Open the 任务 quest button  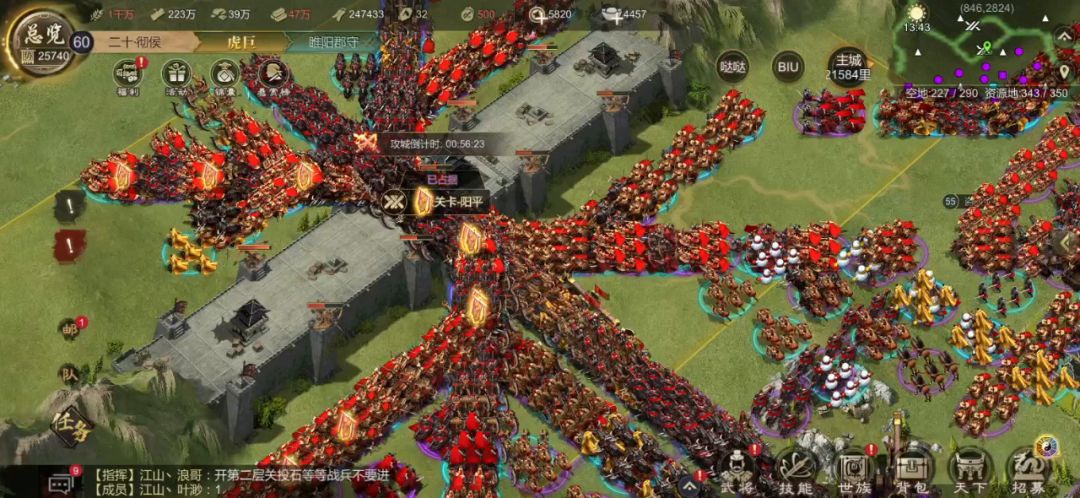(72, 427)
